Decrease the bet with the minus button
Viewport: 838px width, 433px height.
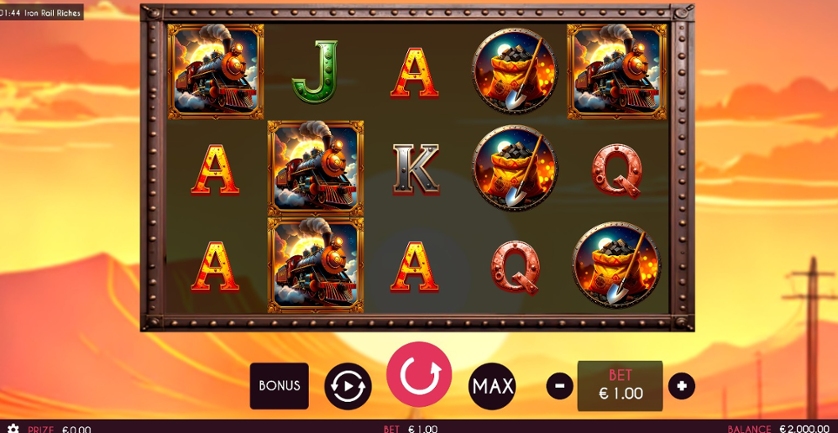[560, 386]
